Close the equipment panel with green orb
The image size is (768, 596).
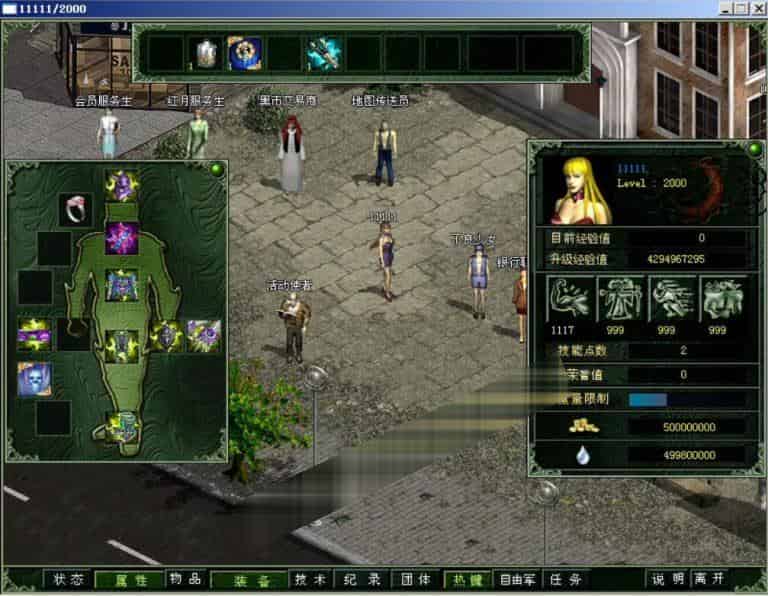tap(216, 169)
